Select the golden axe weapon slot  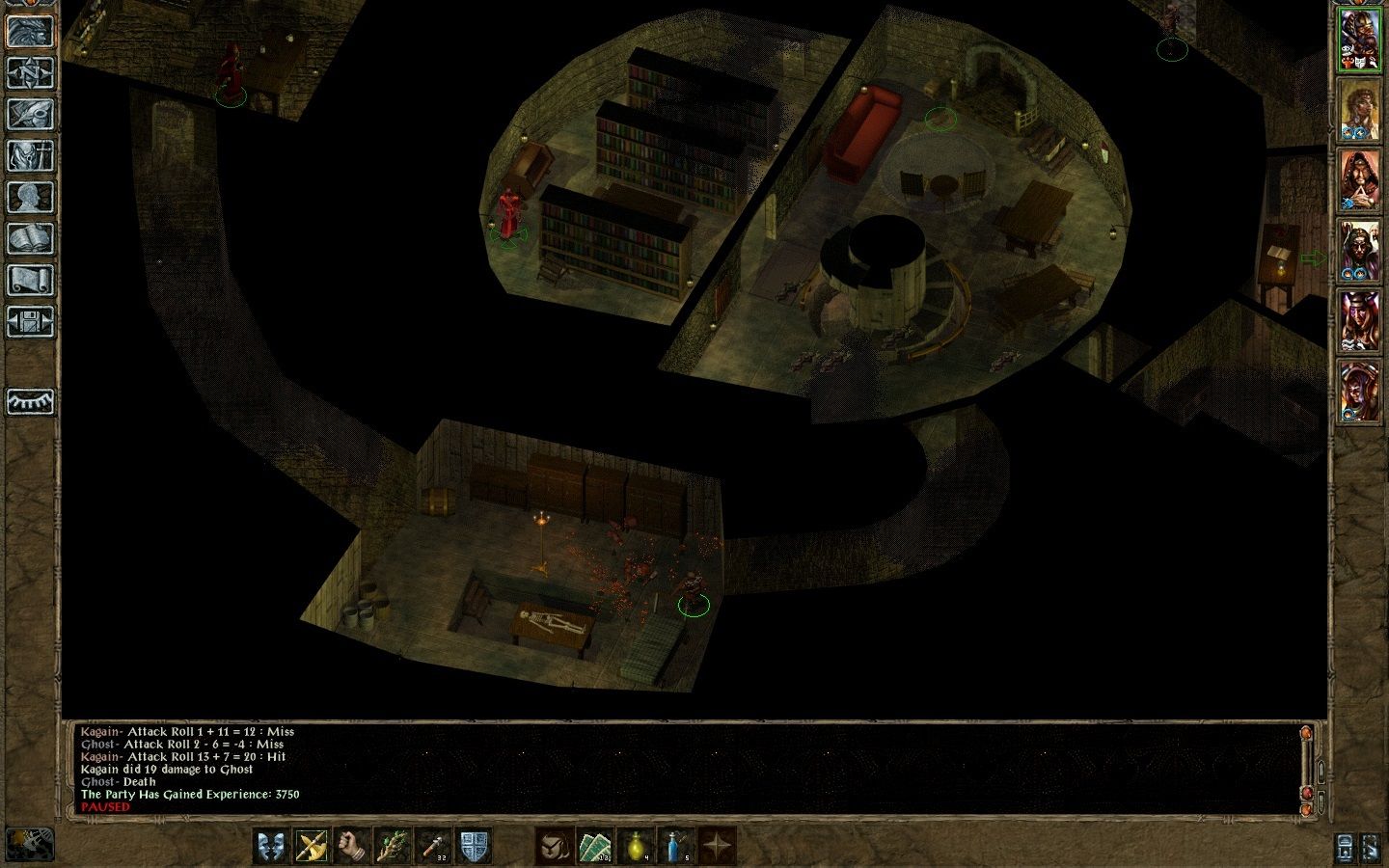[x=312, y=845]
